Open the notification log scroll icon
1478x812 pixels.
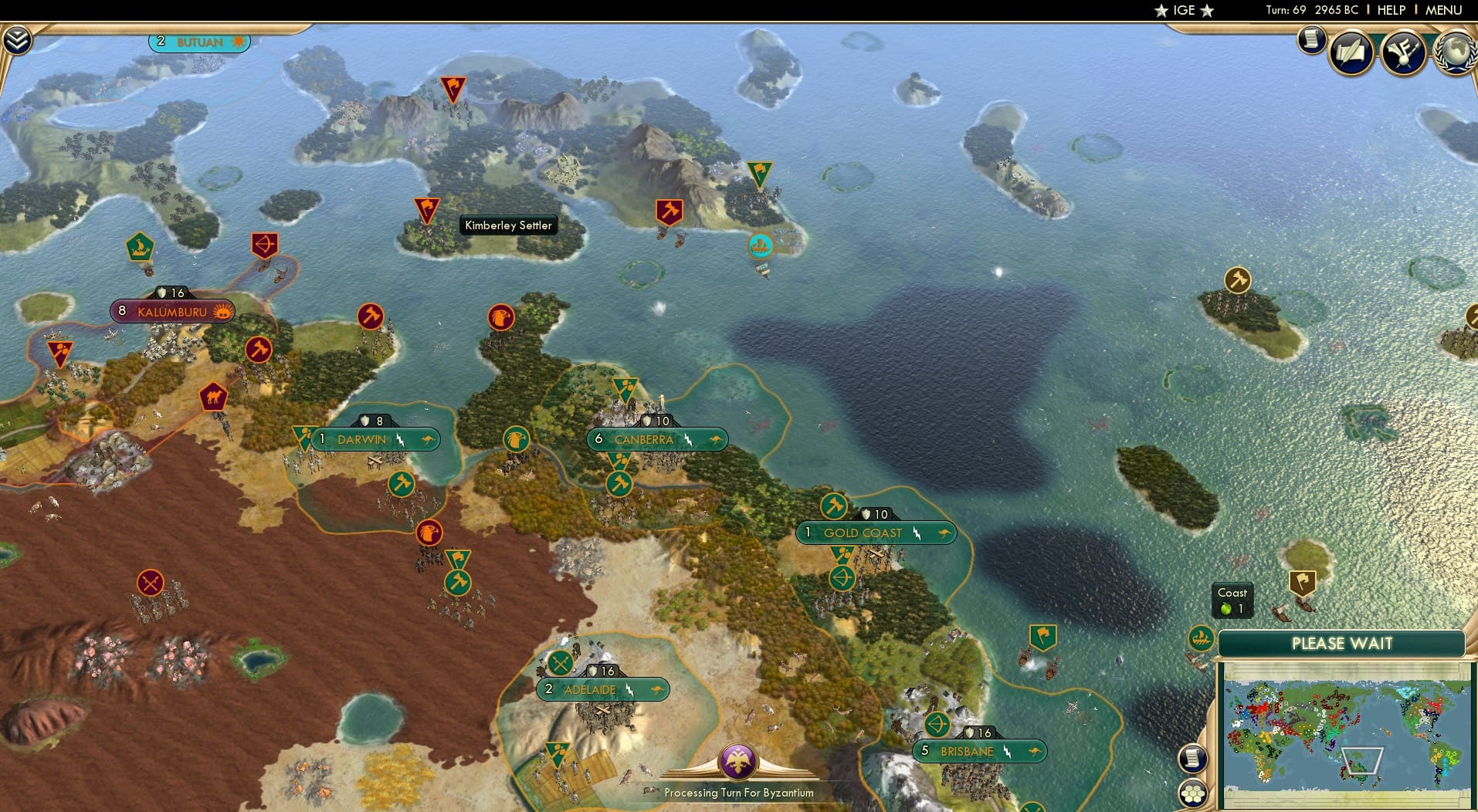pyautogui.click(x=1310, y=40)
